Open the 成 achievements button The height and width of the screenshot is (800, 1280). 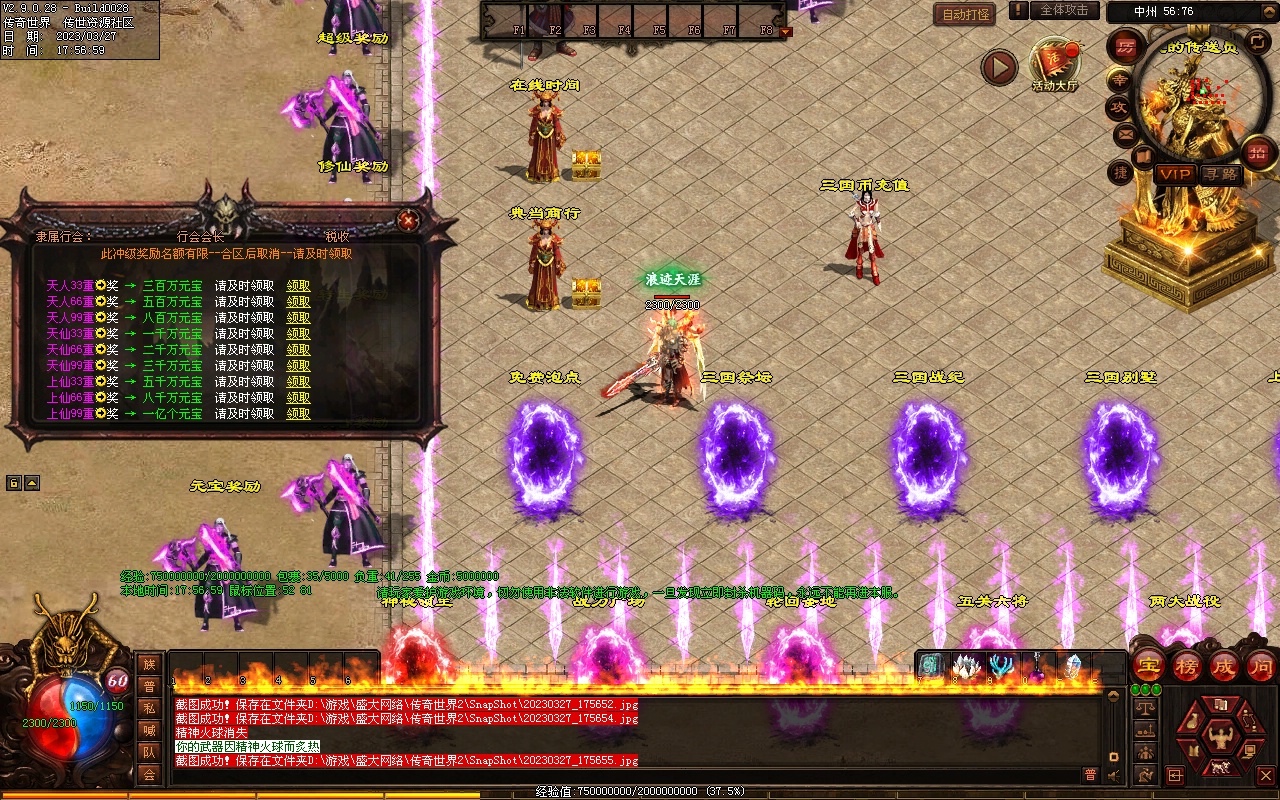click(x=1224, y=666)
